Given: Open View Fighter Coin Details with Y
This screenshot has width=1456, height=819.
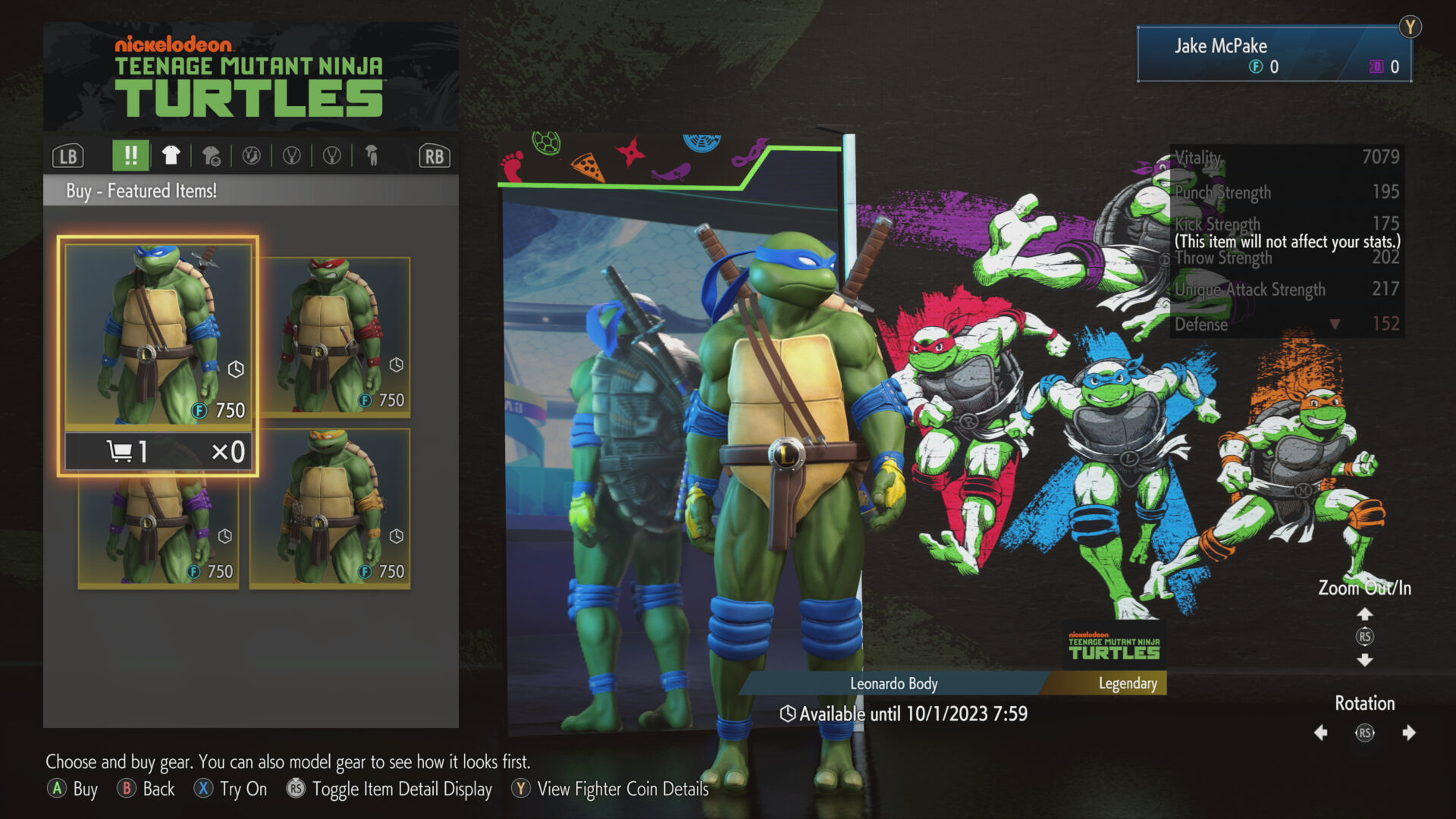Looking at the screenshot, I should (x=520, y=789).
